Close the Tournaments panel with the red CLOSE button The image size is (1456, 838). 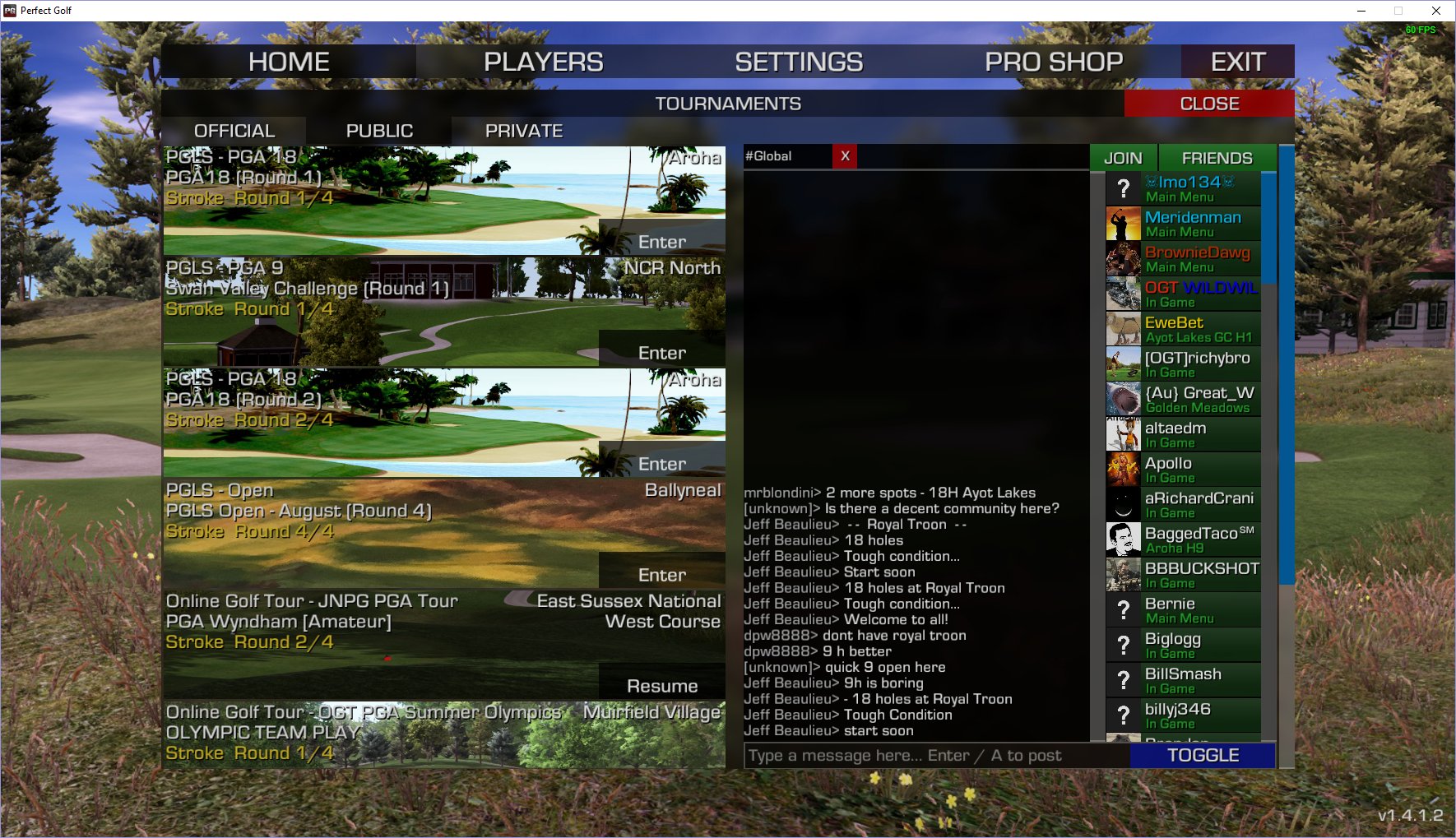click(1209, 104)
